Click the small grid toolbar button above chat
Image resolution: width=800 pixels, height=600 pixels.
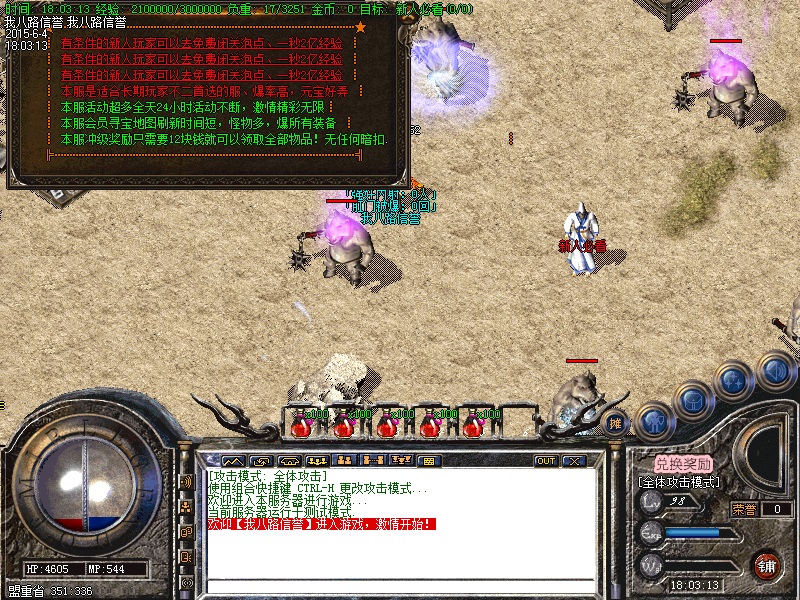(x=427, y=460)
